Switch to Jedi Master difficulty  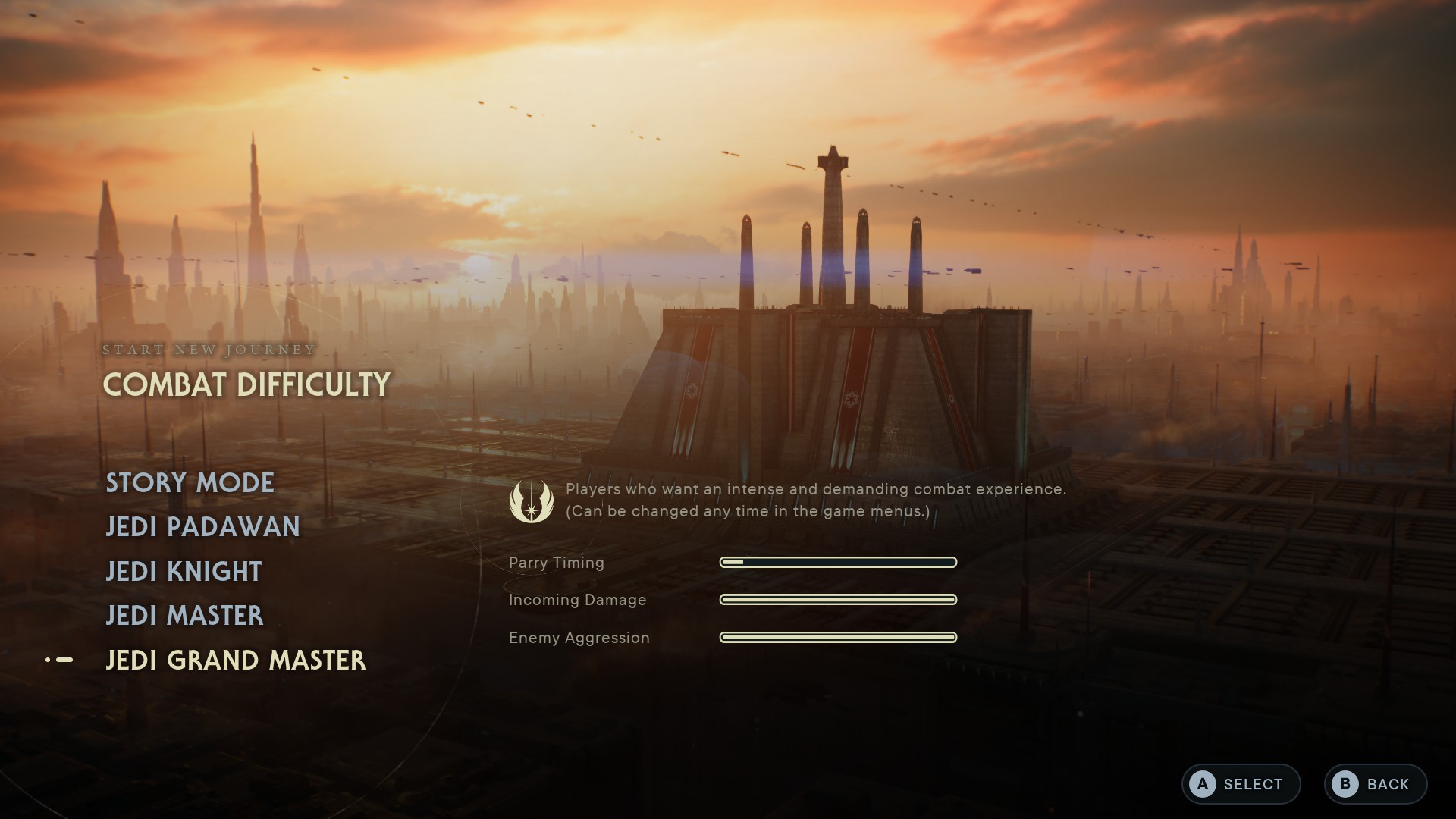click(184, 616)
